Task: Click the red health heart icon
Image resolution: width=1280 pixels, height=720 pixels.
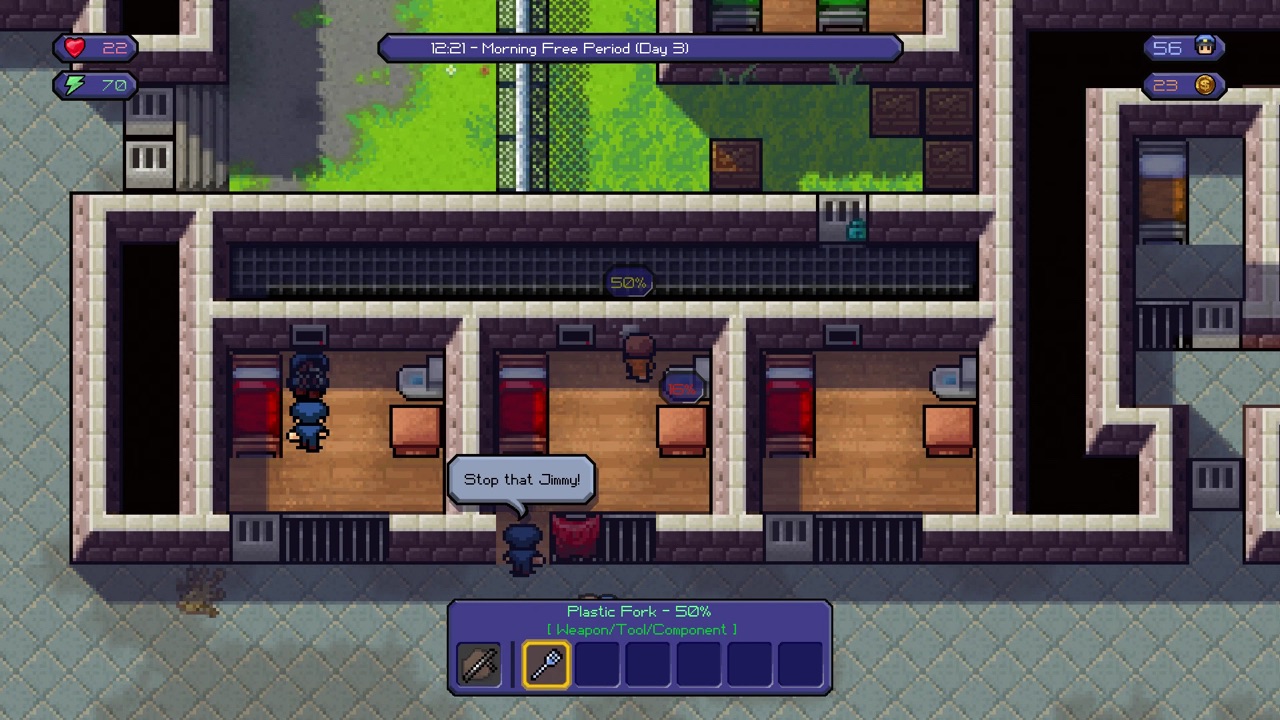Action: tap(74, 47)
